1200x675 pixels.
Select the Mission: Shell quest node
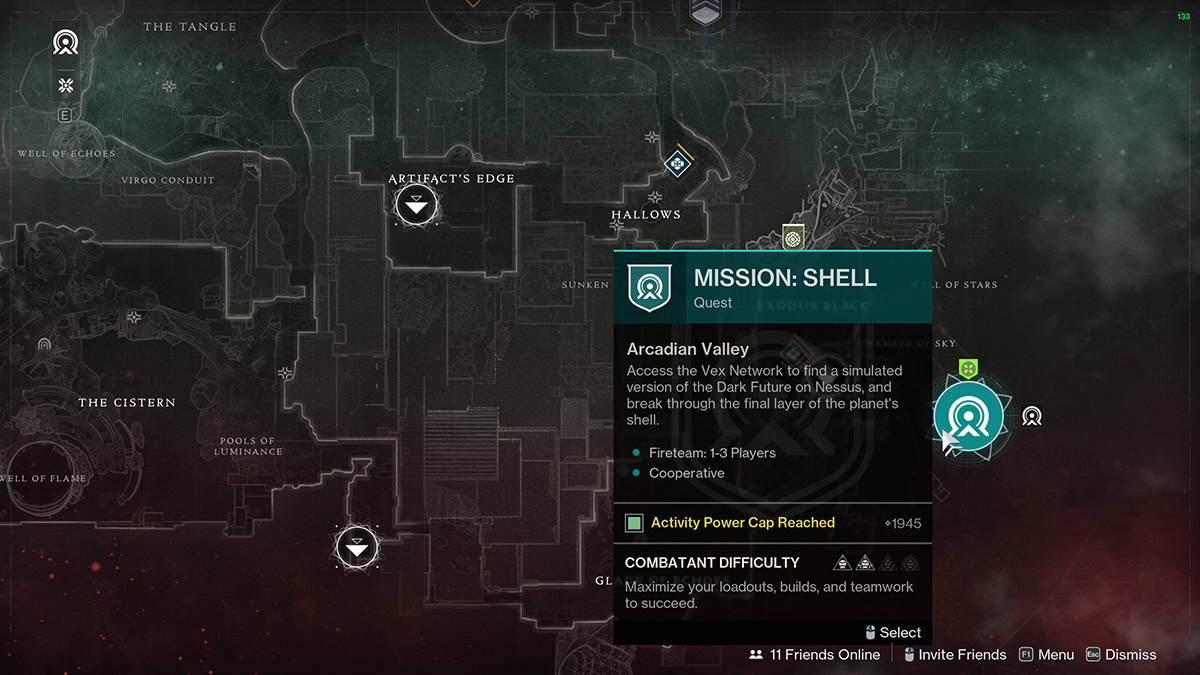968,417
